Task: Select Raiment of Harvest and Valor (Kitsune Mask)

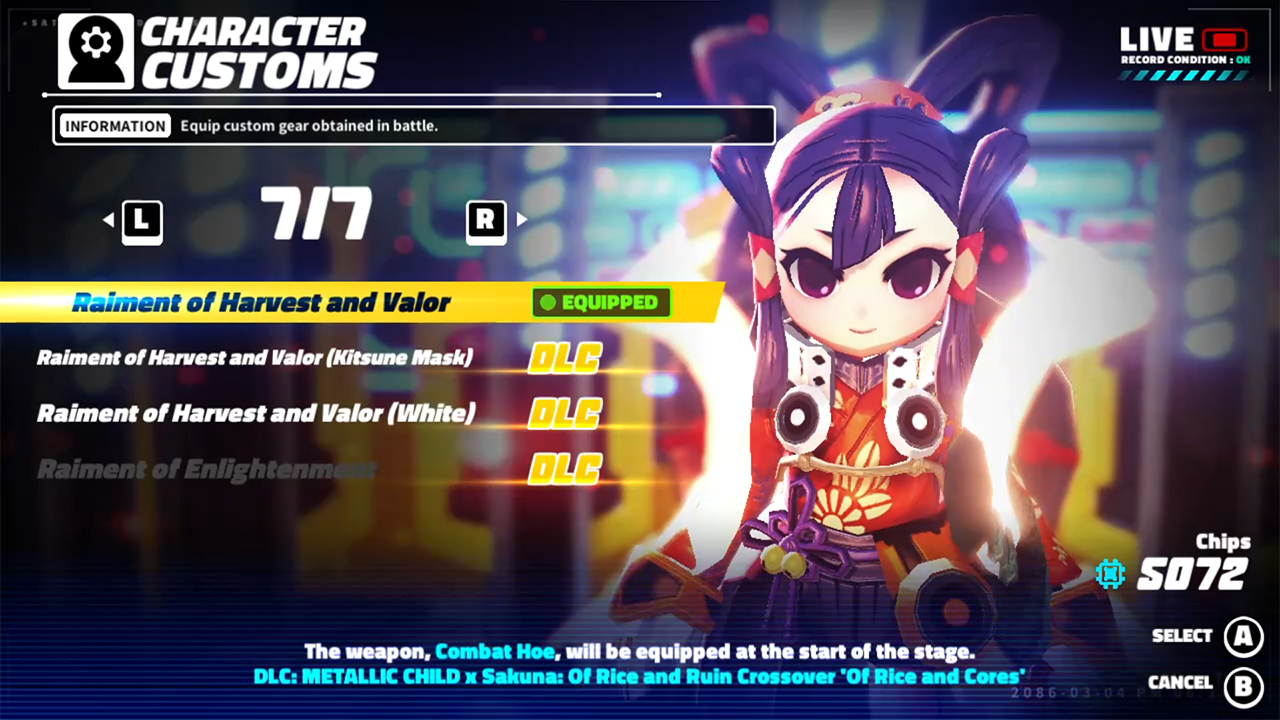Action: pos(257,357)
